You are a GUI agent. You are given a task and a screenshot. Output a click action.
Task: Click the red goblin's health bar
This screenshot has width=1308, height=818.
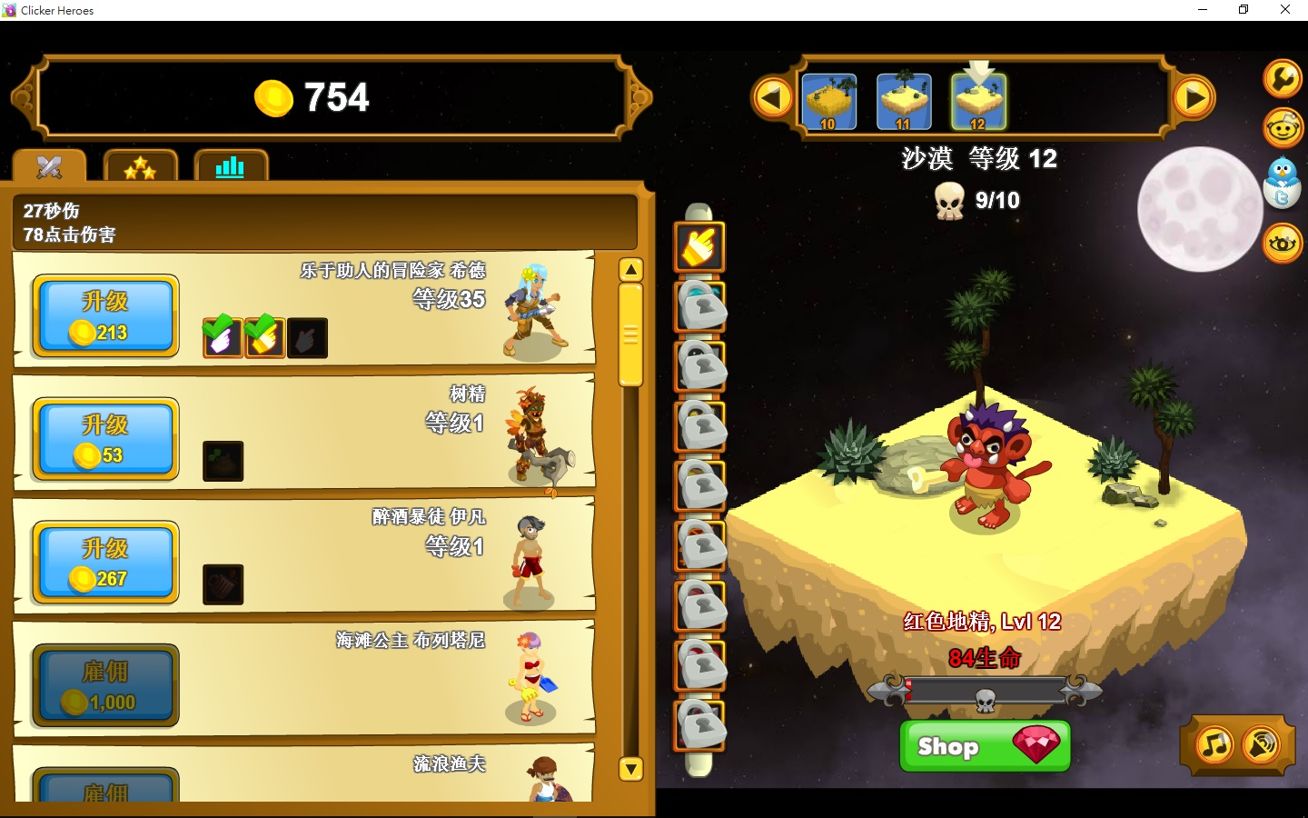pyautogui.click(x=986, y=690)
